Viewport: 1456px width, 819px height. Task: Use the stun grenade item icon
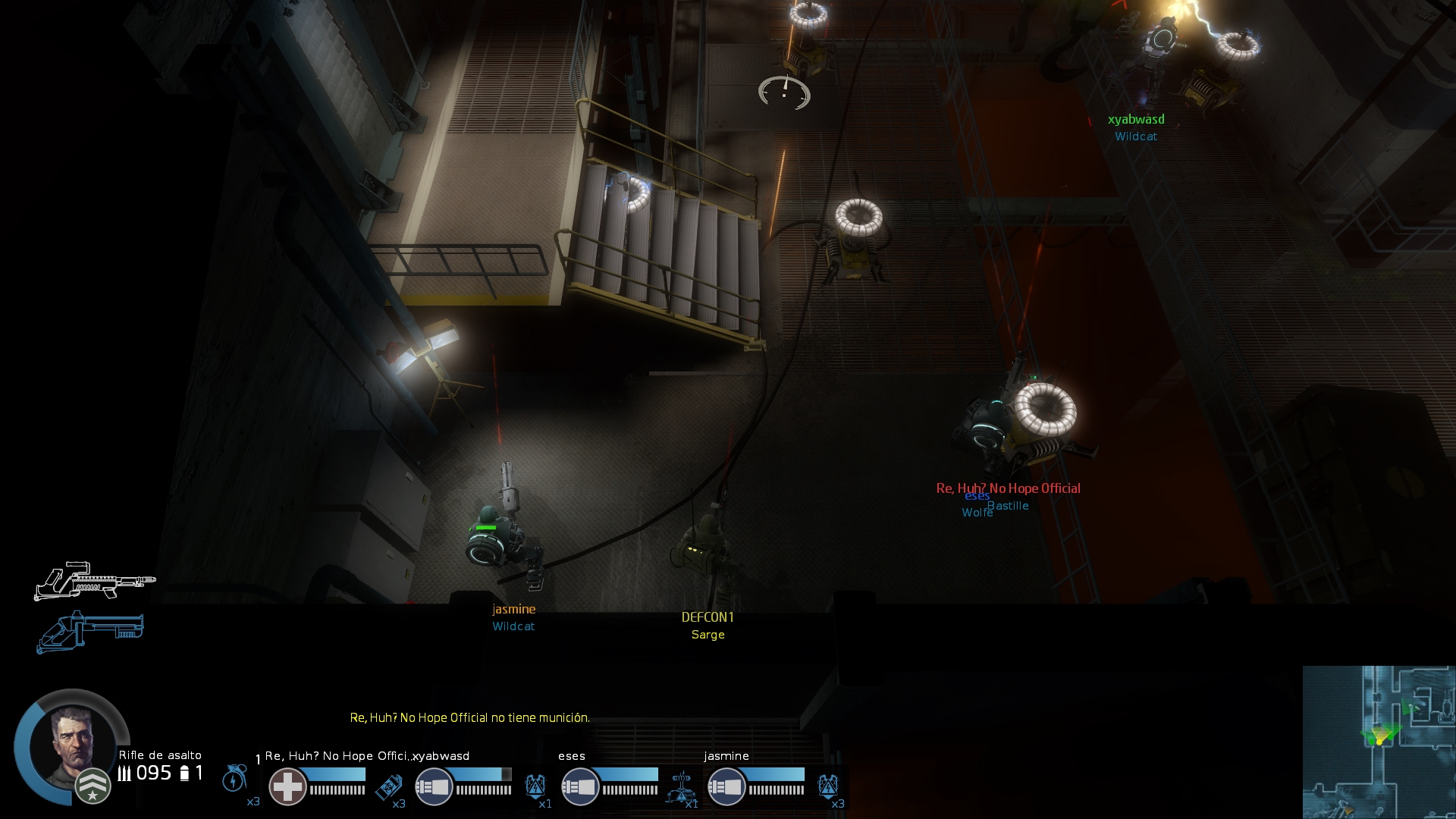click(x=235, y=779)
